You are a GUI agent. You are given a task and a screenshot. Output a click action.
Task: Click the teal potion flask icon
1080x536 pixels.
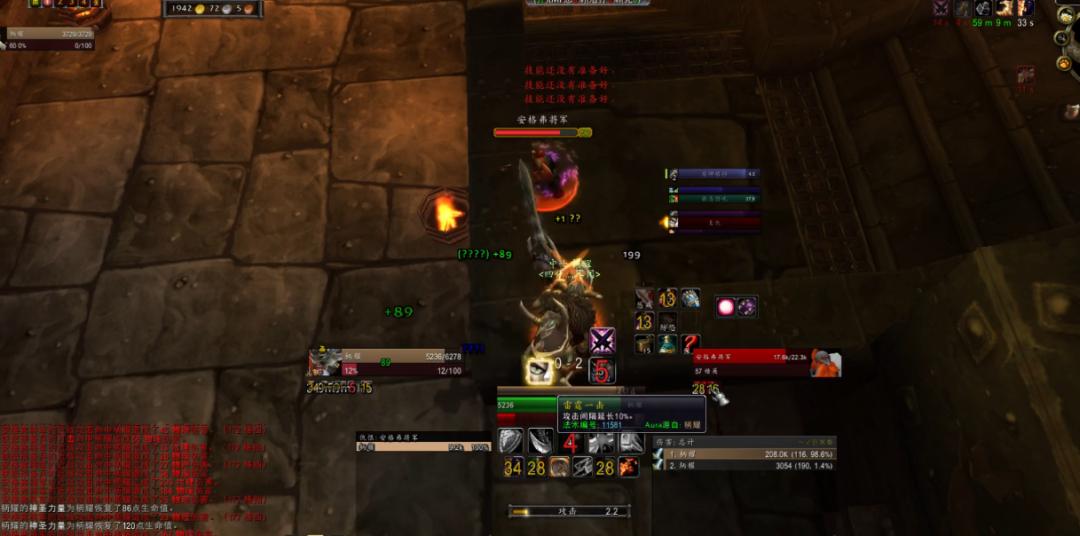pyautogui.click(x=667, y=344)
